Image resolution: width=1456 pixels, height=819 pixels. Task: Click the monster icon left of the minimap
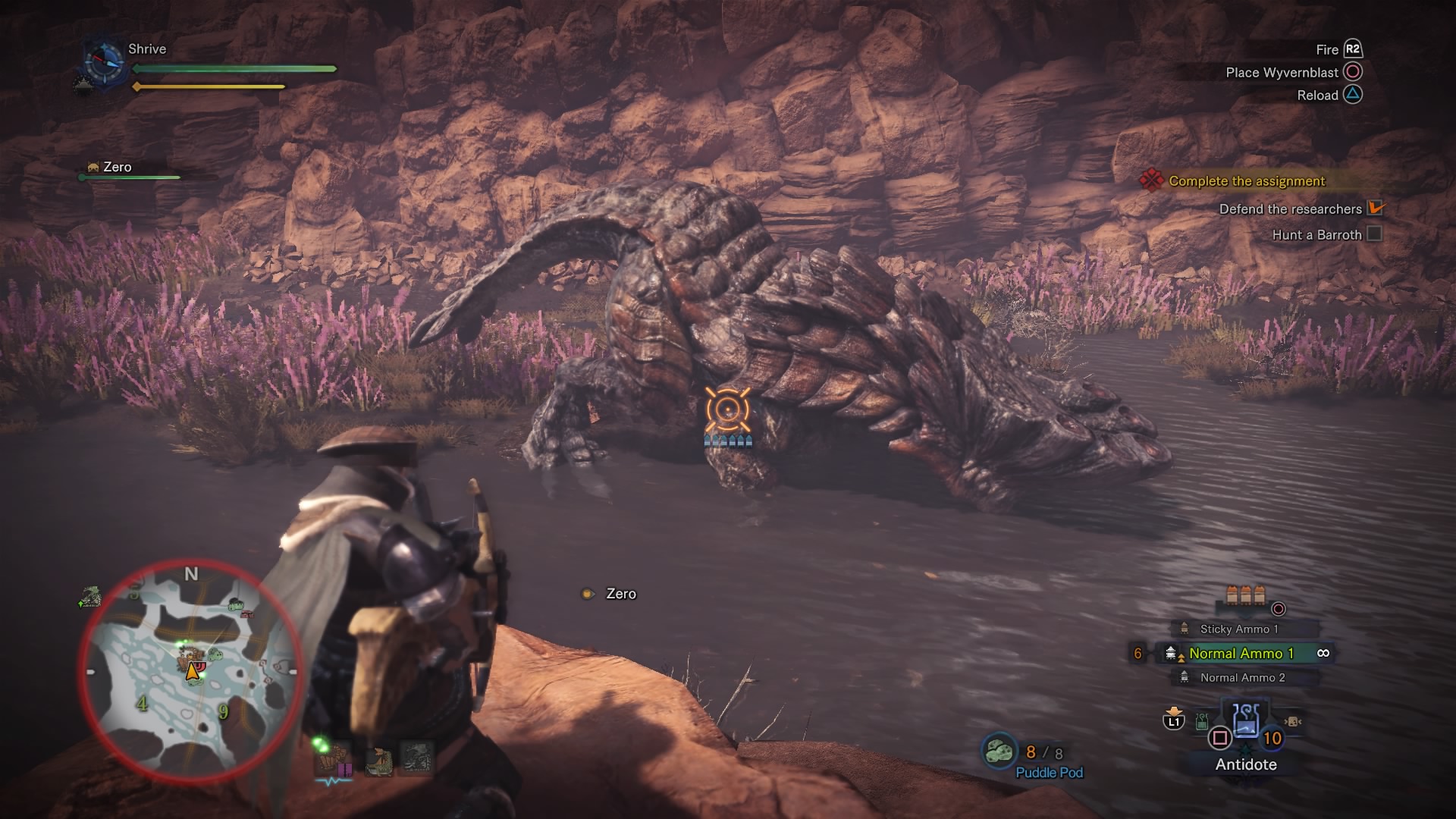pyautogui.click(x=90, y=598)
